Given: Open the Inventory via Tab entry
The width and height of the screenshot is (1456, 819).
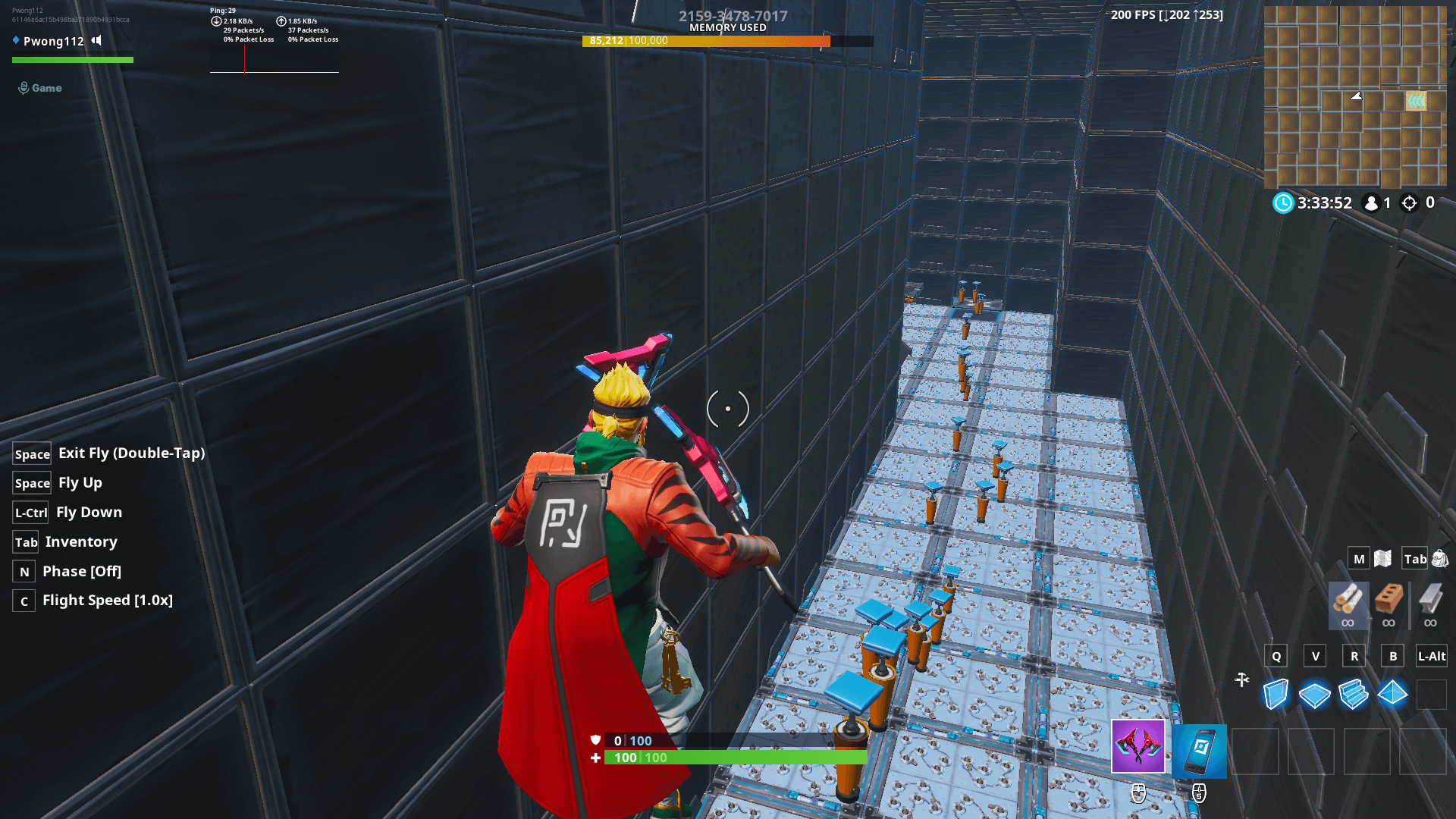Looking at the screenshot, I should coord(80,541).
